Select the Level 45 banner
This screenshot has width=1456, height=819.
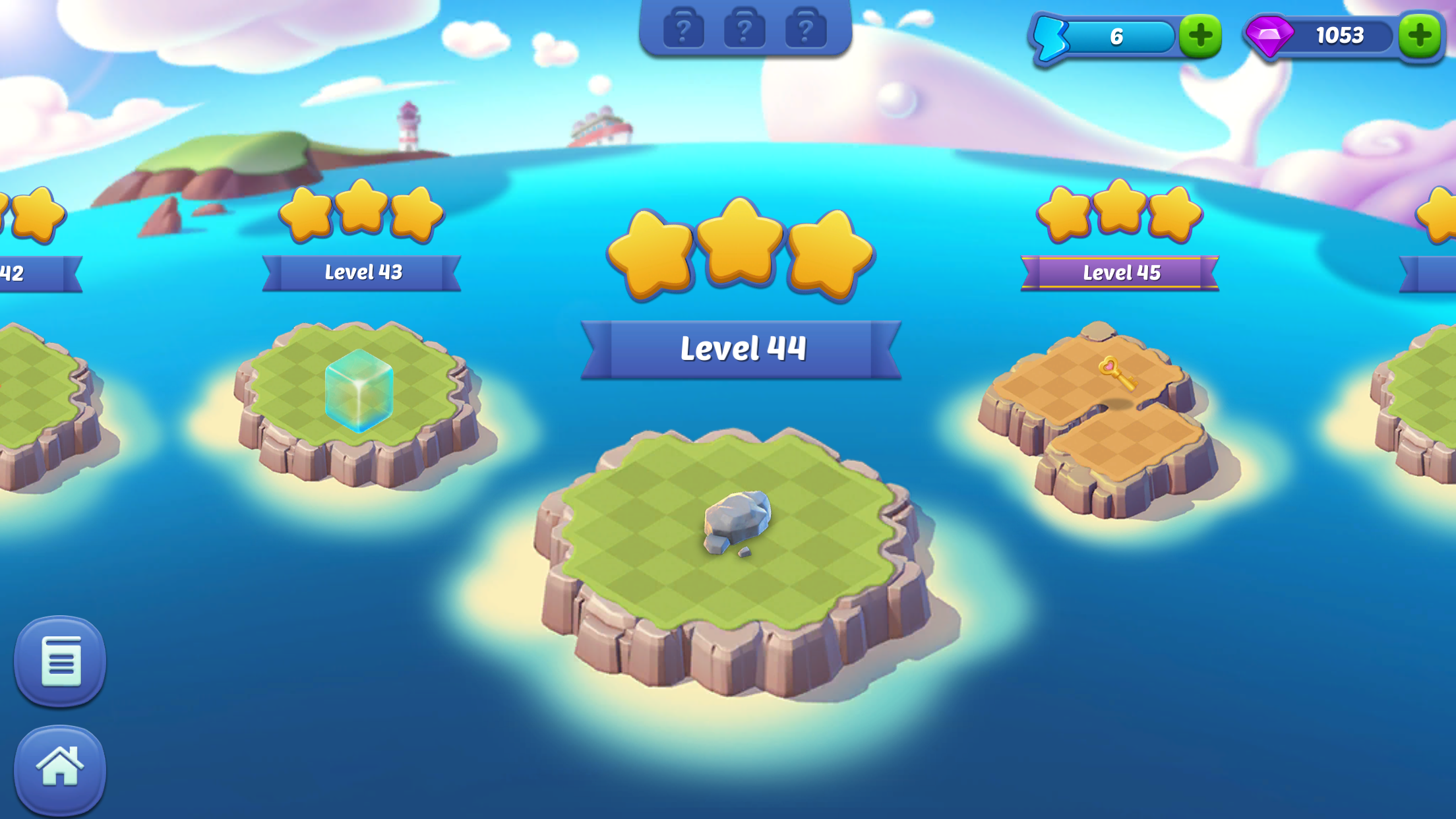(1122, 272)
